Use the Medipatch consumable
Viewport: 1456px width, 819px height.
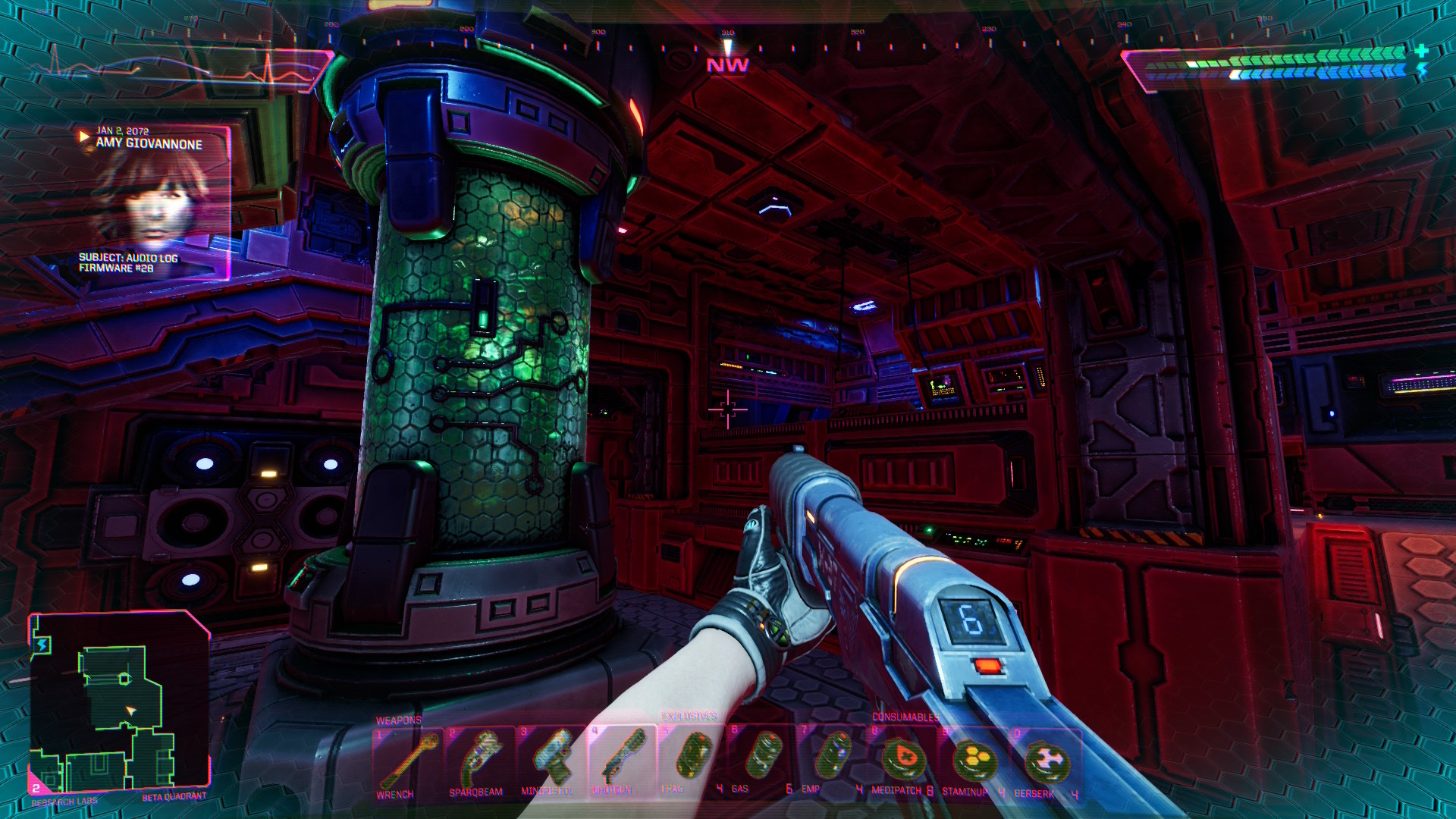coord(902,761)
